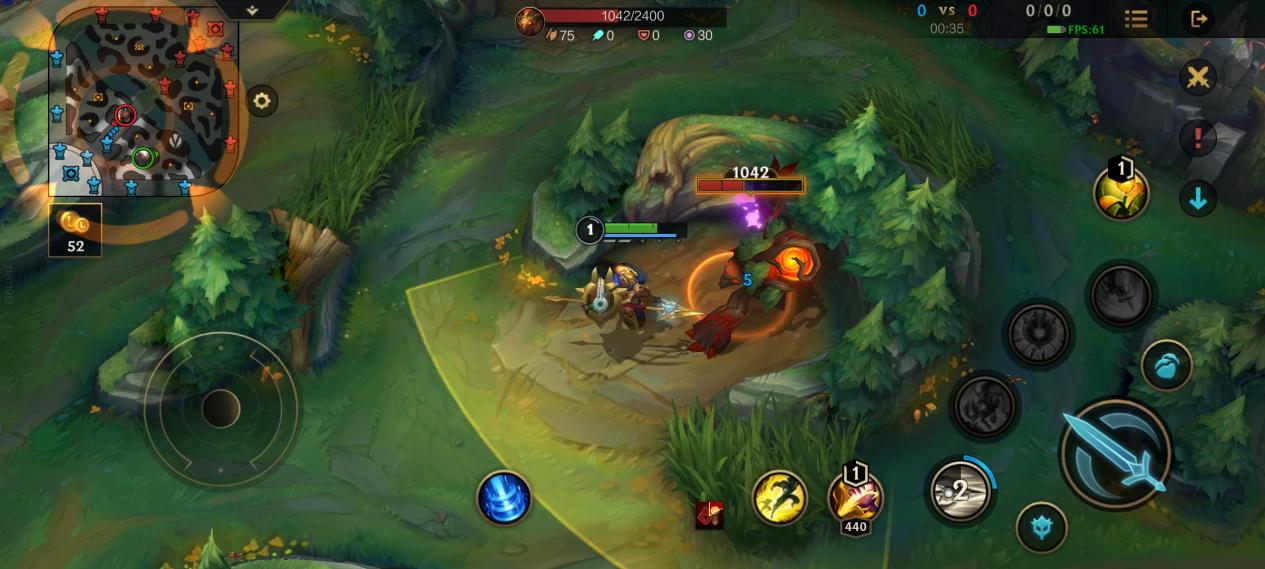Use the yellow plant item with 1 charge
1265x569 pixels.
point(1121,192)
